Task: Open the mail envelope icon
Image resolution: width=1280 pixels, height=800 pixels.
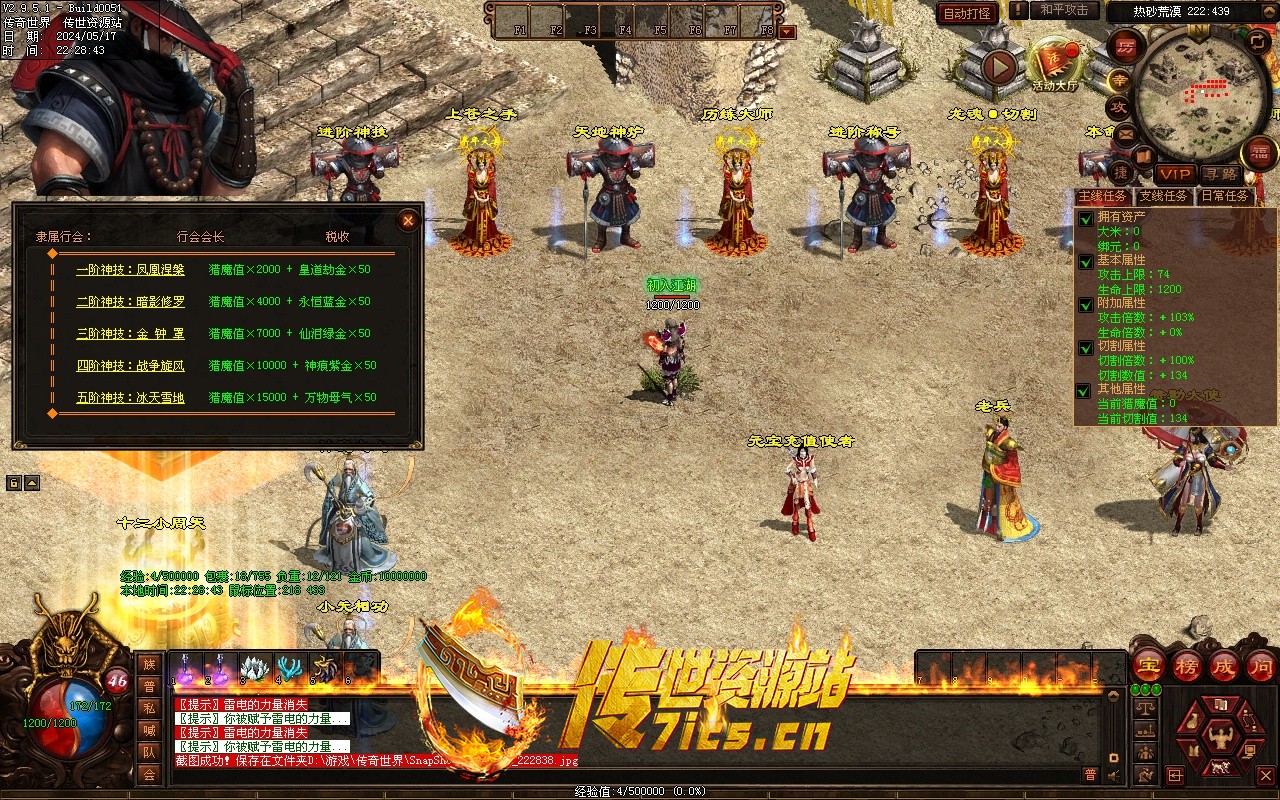Action: coord(1126,133)
